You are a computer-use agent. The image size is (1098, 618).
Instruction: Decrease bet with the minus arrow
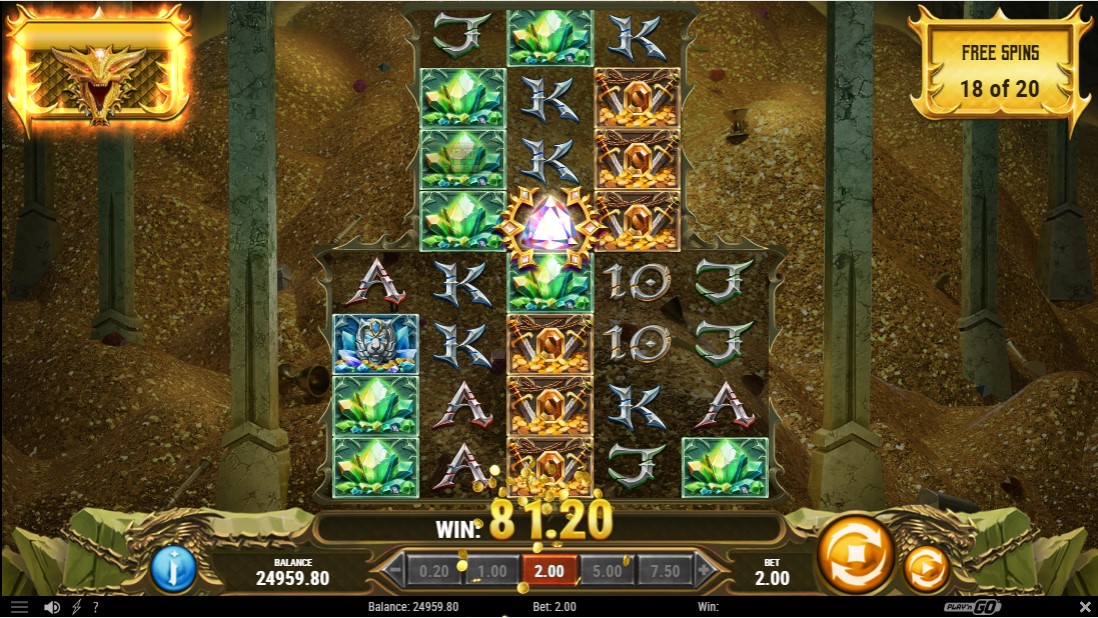click(393, 572)
